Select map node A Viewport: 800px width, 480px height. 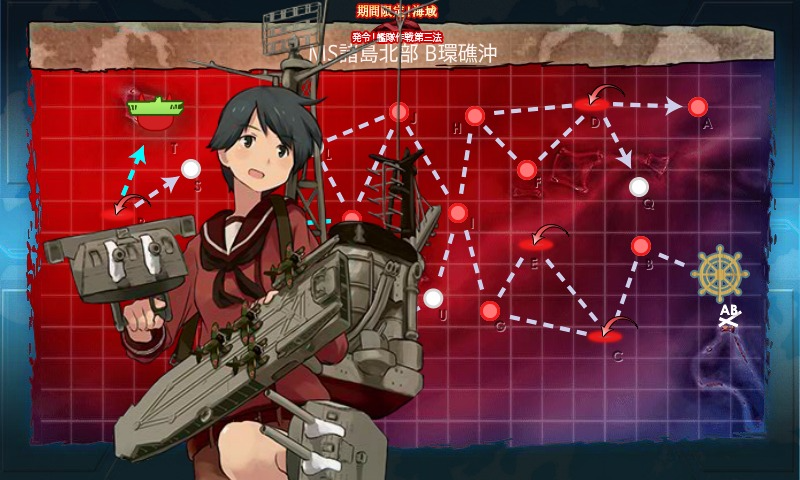coord(697,106)
